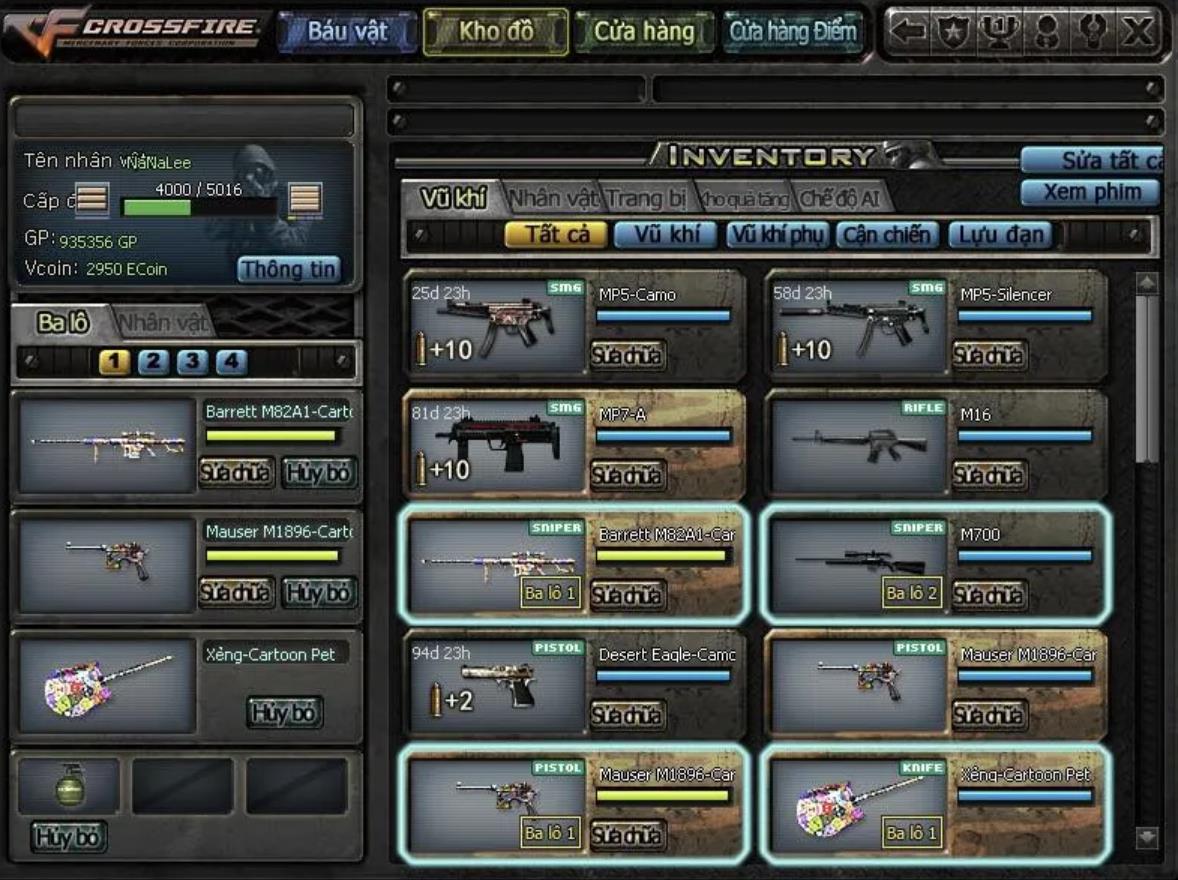Filter inventory by Vũ khí phụ
This screenshot has width=1178, height=880.
point(777,235)
